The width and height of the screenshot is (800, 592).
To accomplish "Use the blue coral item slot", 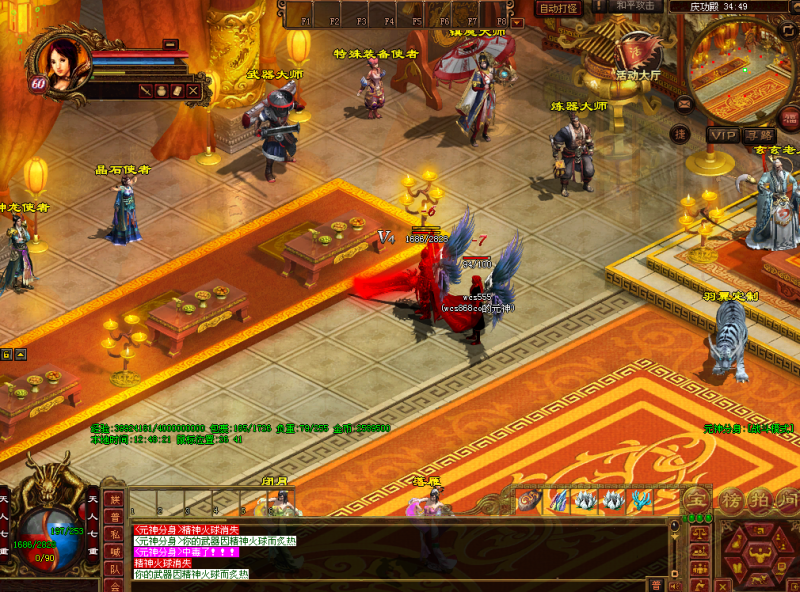I will click(x=641, y=500).
